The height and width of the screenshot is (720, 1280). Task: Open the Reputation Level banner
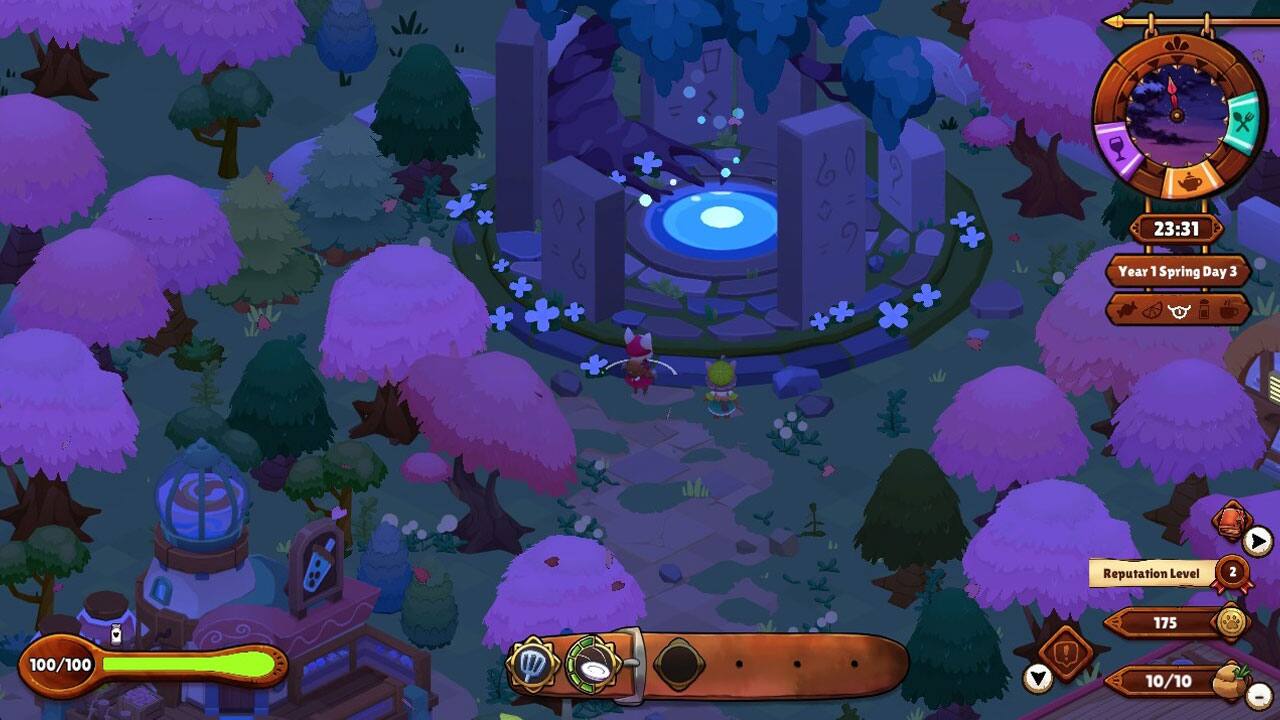[x=1152, y=573]
